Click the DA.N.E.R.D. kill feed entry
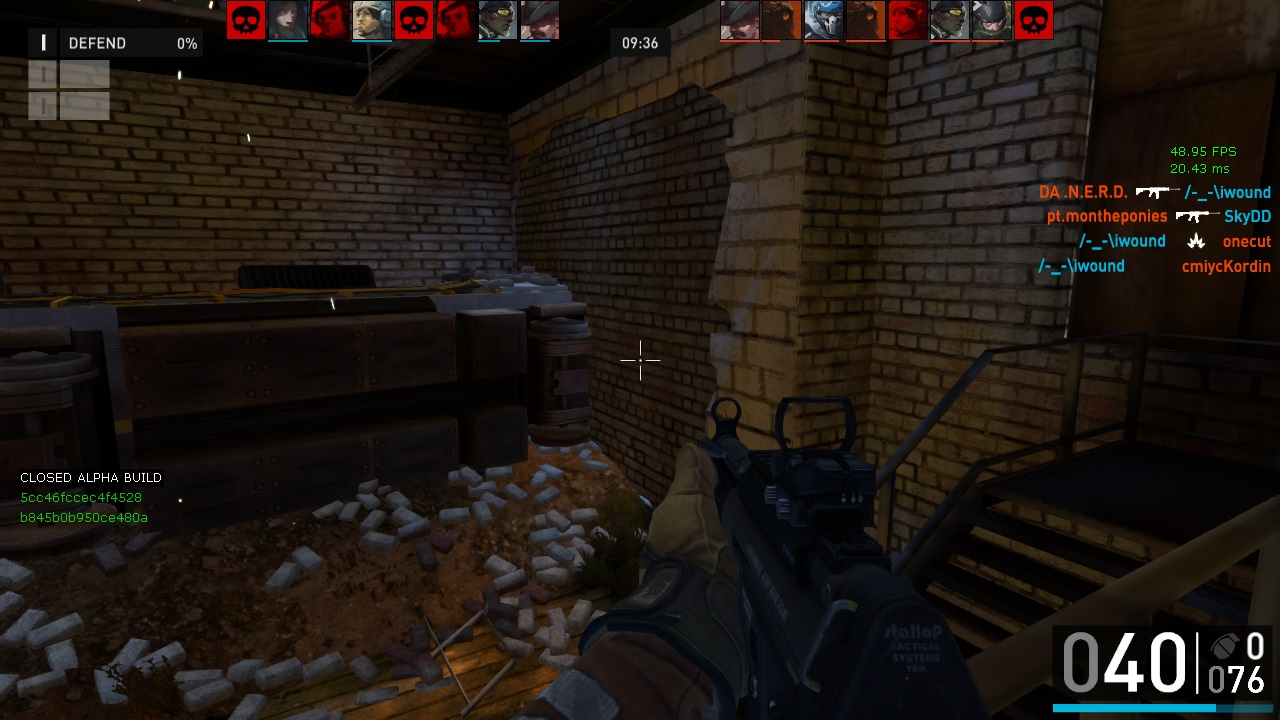1280x720 pixels. [x=1083, y=192]
